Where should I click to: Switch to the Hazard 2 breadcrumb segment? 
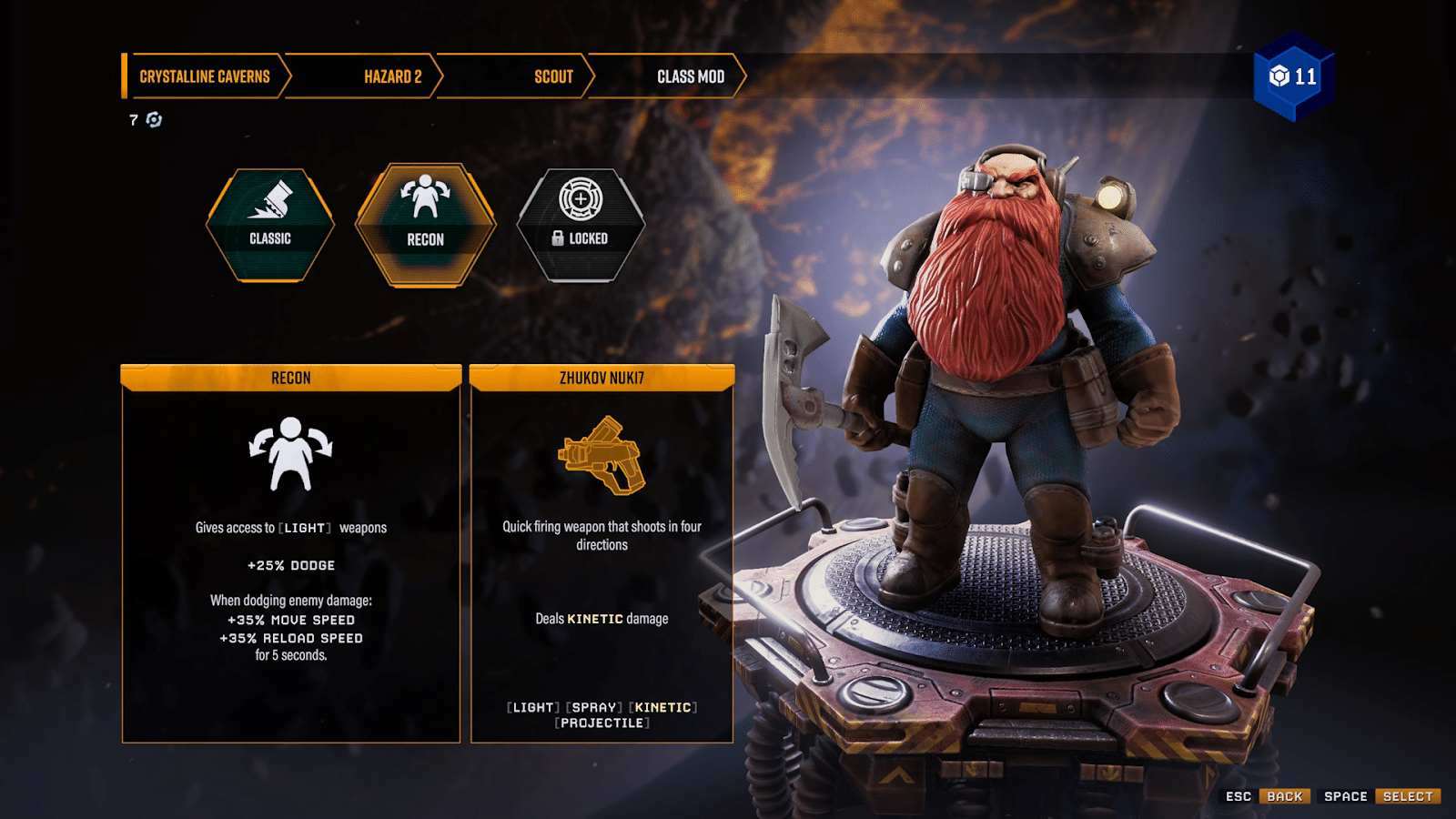[x=391, y=76]
